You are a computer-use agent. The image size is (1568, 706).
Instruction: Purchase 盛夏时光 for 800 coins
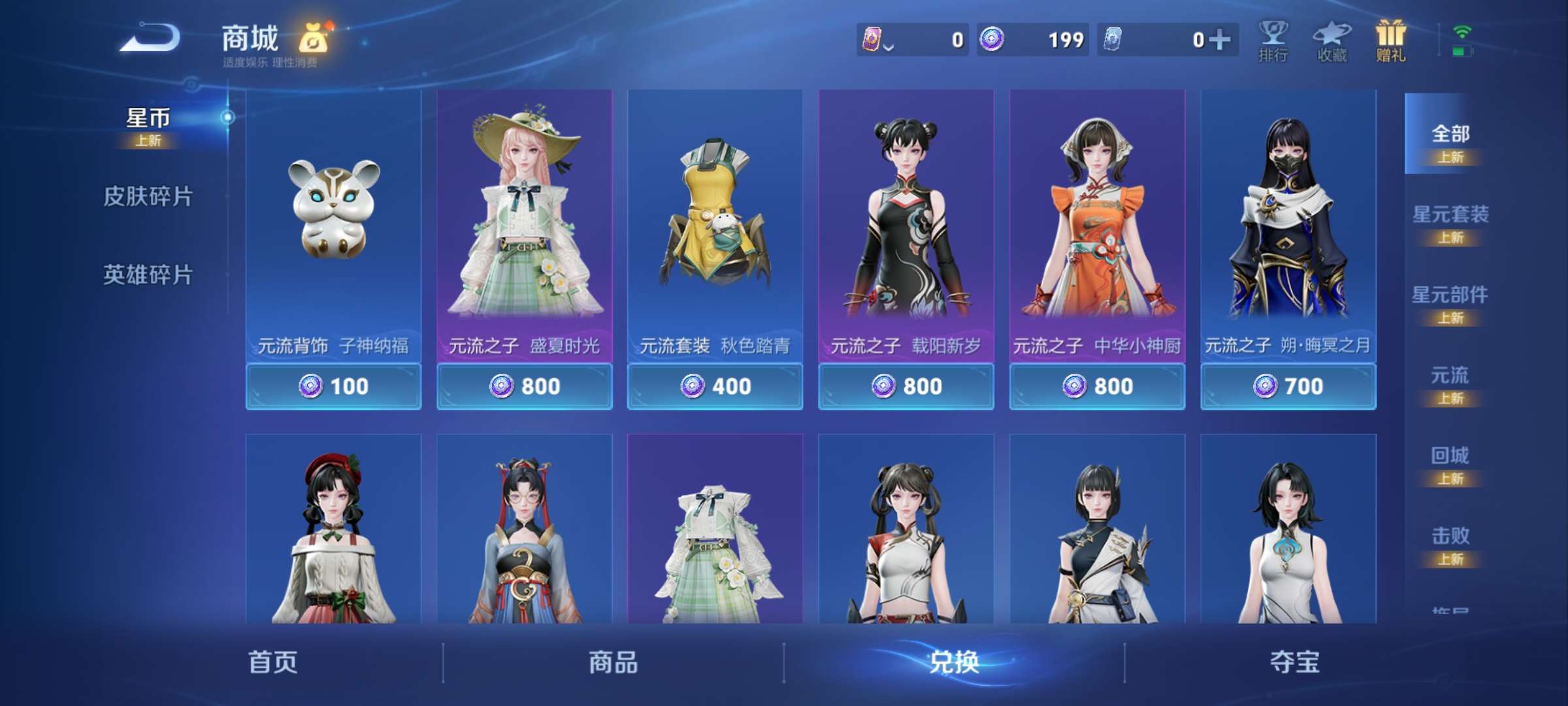[525, 386]
